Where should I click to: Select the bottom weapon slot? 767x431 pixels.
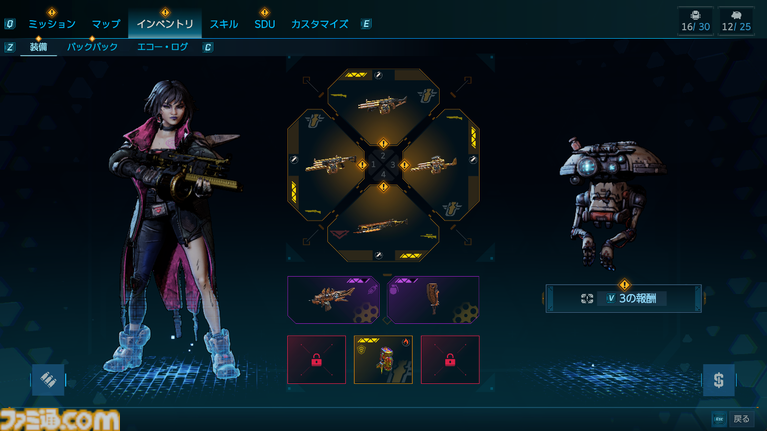[x=384, y=225]
